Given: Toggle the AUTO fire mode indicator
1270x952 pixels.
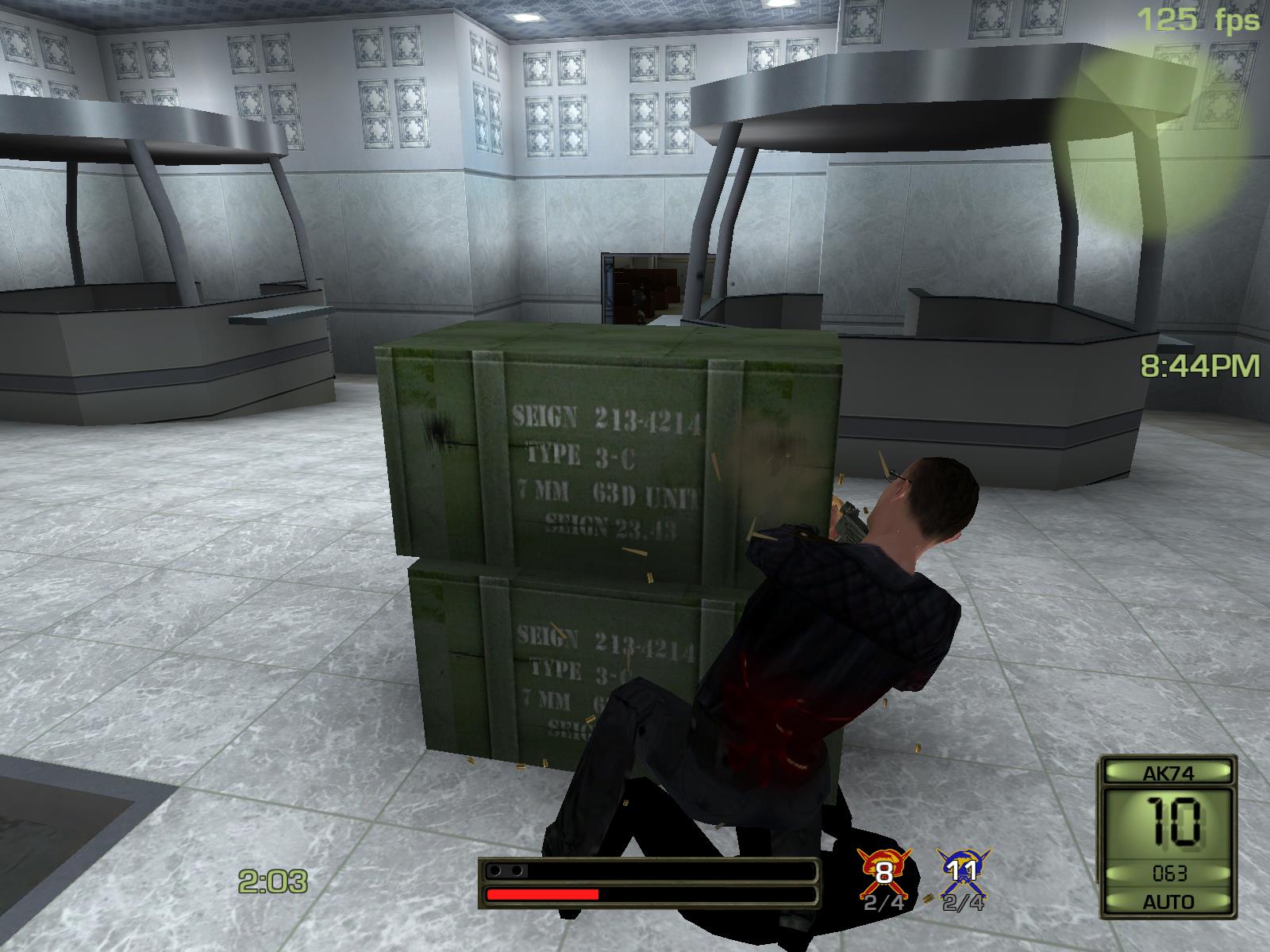Looking at the screenshot, I should (x=1168, y=902).
